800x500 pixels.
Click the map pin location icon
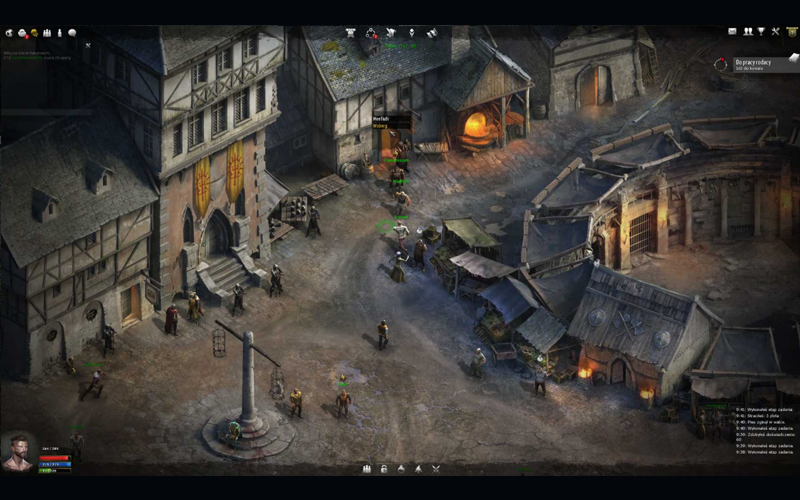(410, 32)
